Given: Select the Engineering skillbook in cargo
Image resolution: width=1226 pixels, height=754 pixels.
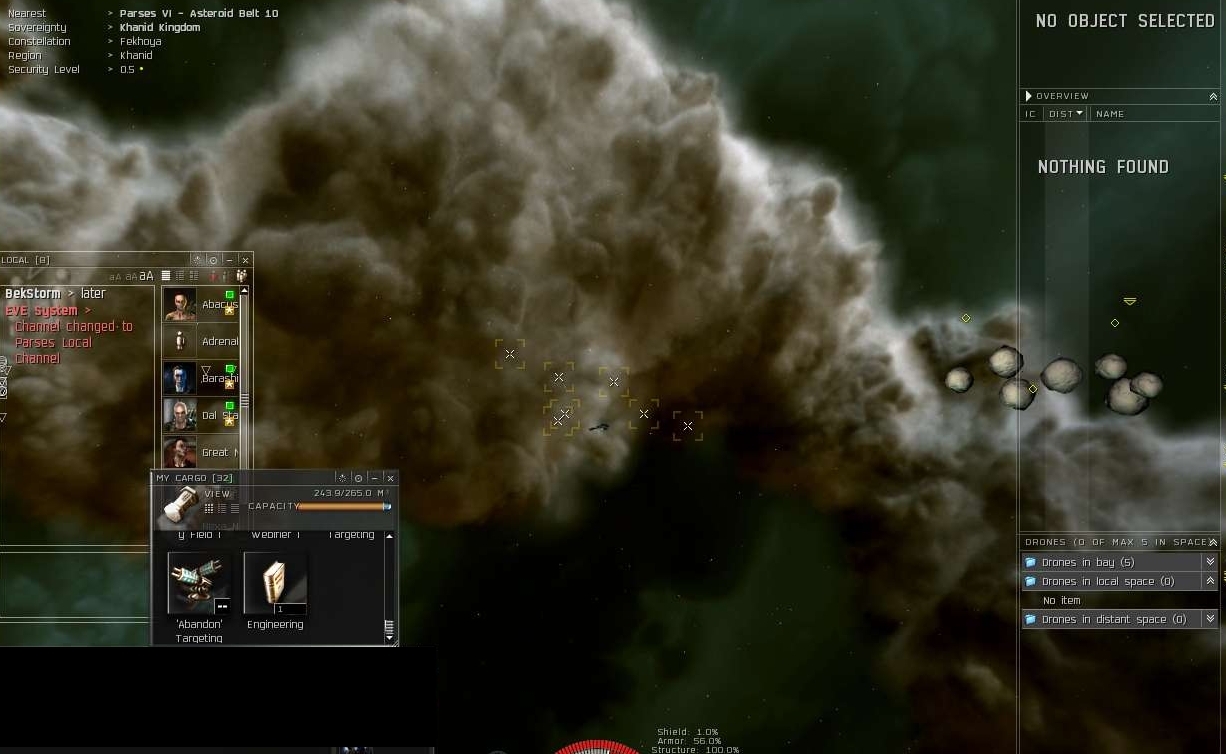Looking at the screenshot, I should (x=275, y=584).
